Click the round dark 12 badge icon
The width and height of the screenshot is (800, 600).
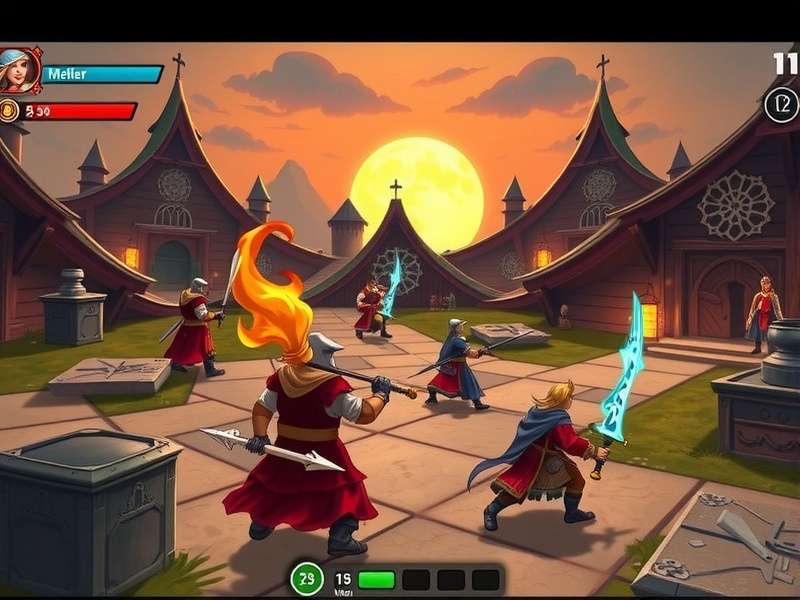(x=781, y=104)
